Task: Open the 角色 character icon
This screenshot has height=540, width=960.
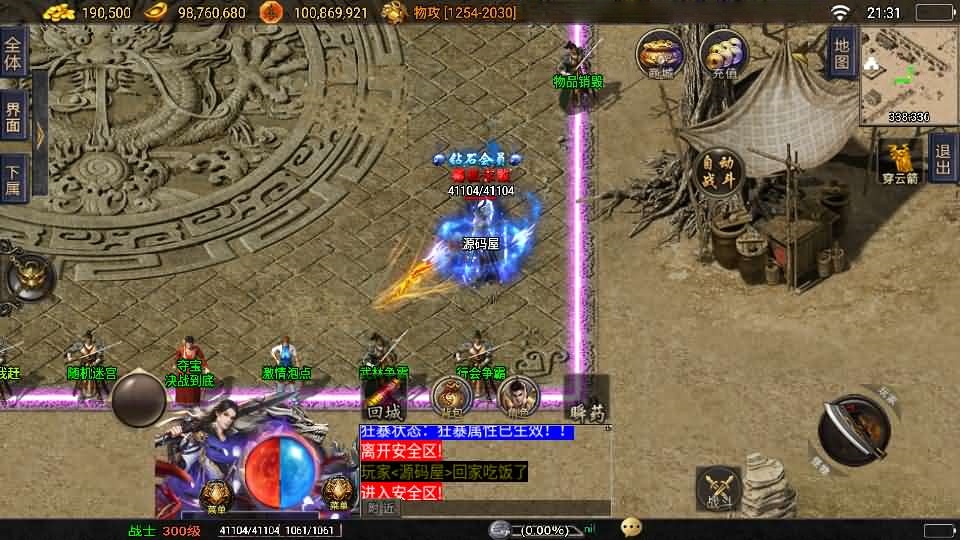Action: pos(518,398)
